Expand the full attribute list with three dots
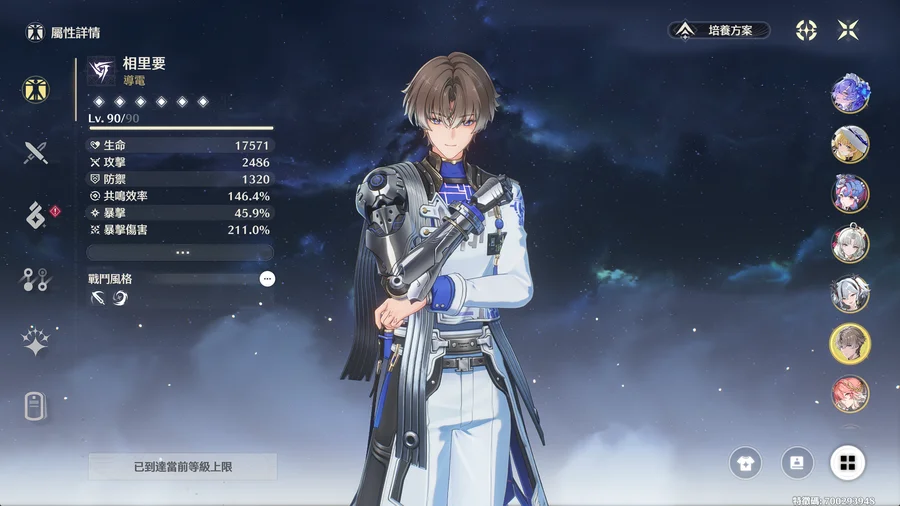The width and height of the screenshot is (900, 506). point(181,253)
